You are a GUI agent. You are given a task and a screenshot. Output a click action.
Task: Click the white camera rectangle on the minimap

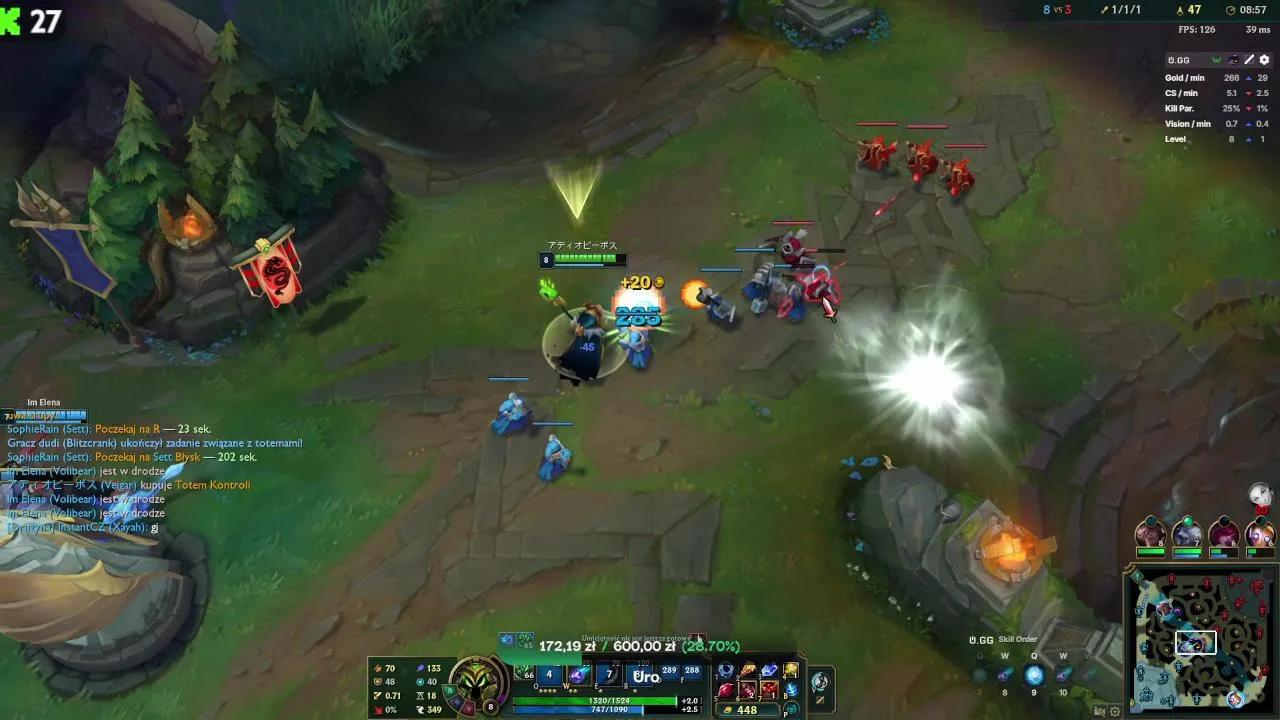tap(1197, 642)
